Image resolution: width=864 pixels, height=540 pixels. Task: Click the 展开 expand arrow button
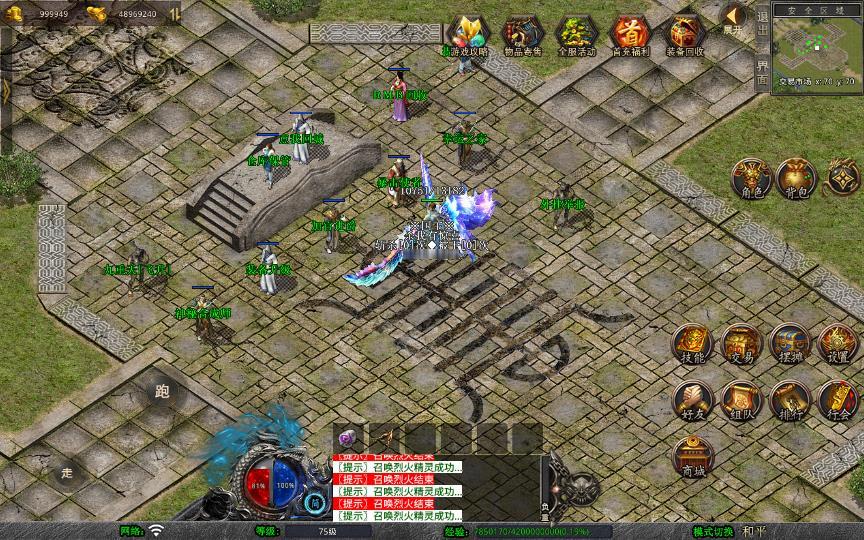(733, 18)
